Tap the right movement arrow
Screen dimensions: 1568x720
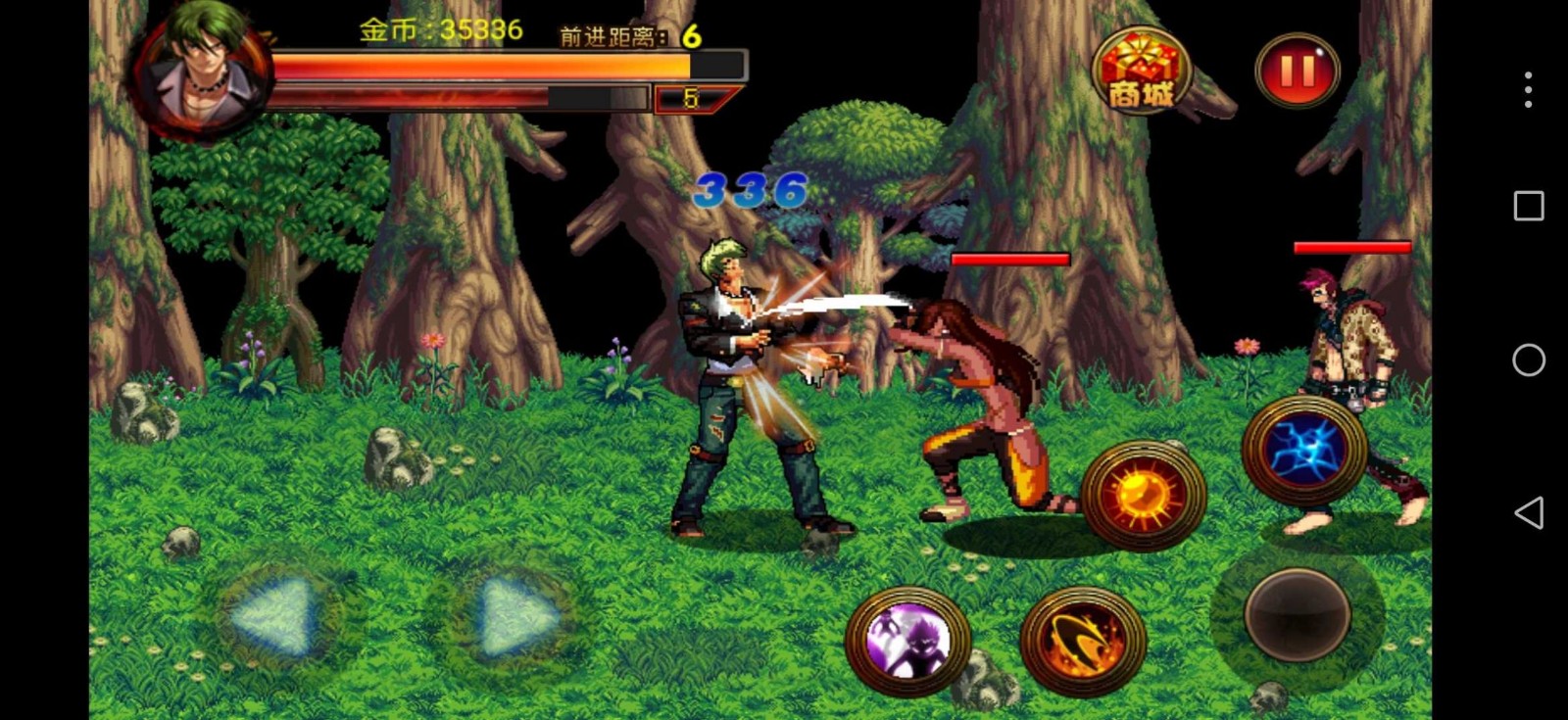[516, 616]
